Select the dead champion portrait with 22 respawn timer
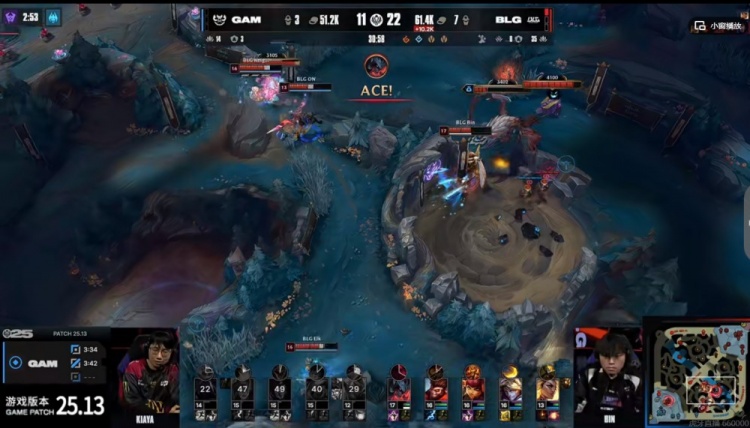The width and height of the screenshot is (750, 428). 205,387
